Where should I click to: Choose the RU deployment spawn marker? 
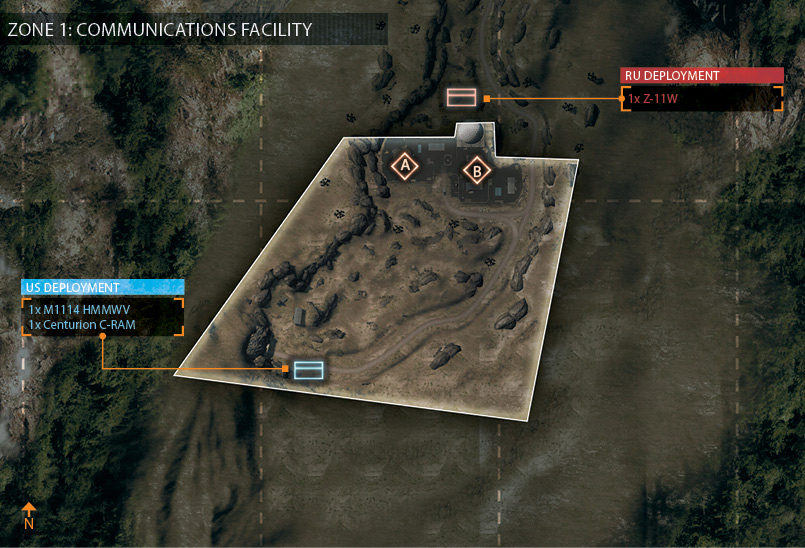461,97
